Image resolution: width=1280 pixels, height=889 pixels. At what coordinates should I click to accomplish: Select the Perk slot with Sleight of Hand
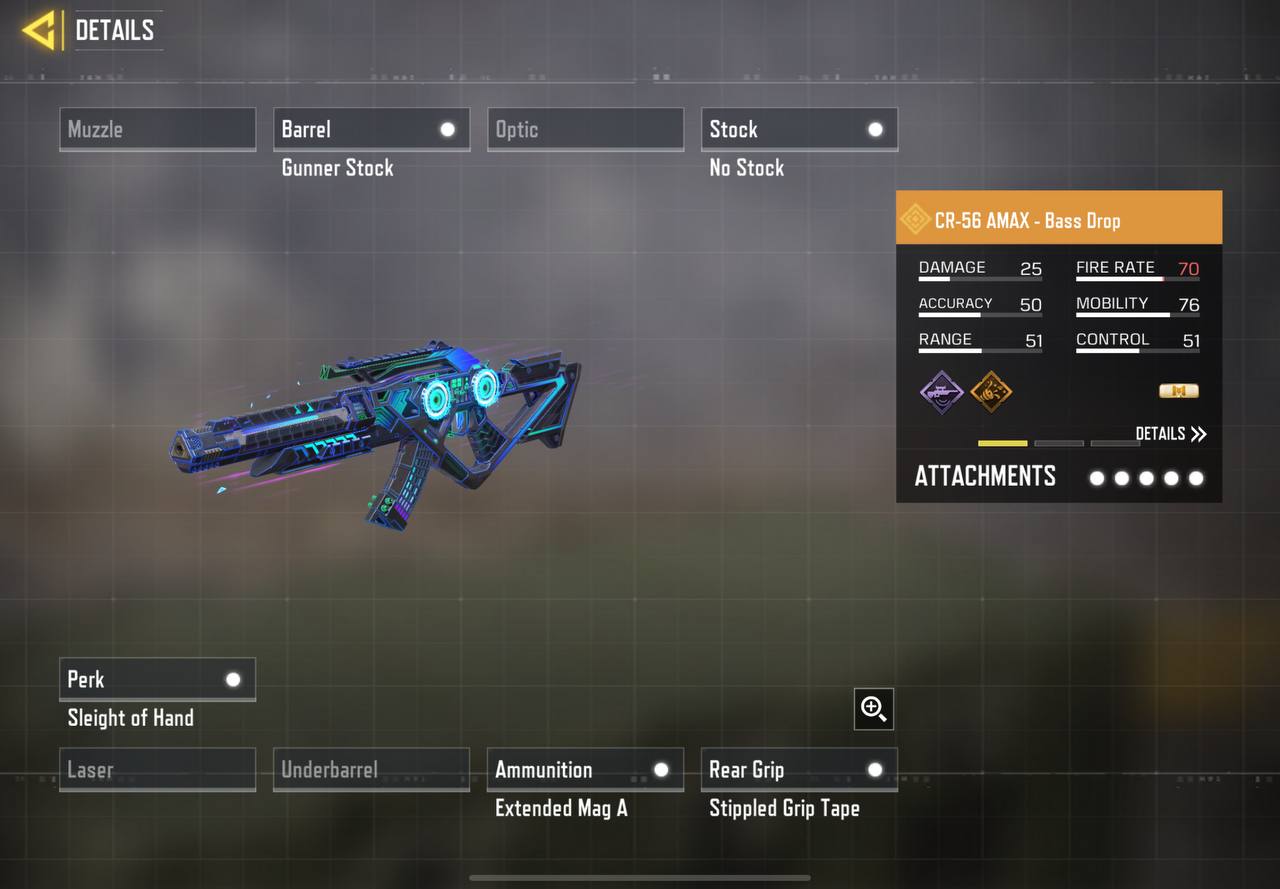pos(157,679)
